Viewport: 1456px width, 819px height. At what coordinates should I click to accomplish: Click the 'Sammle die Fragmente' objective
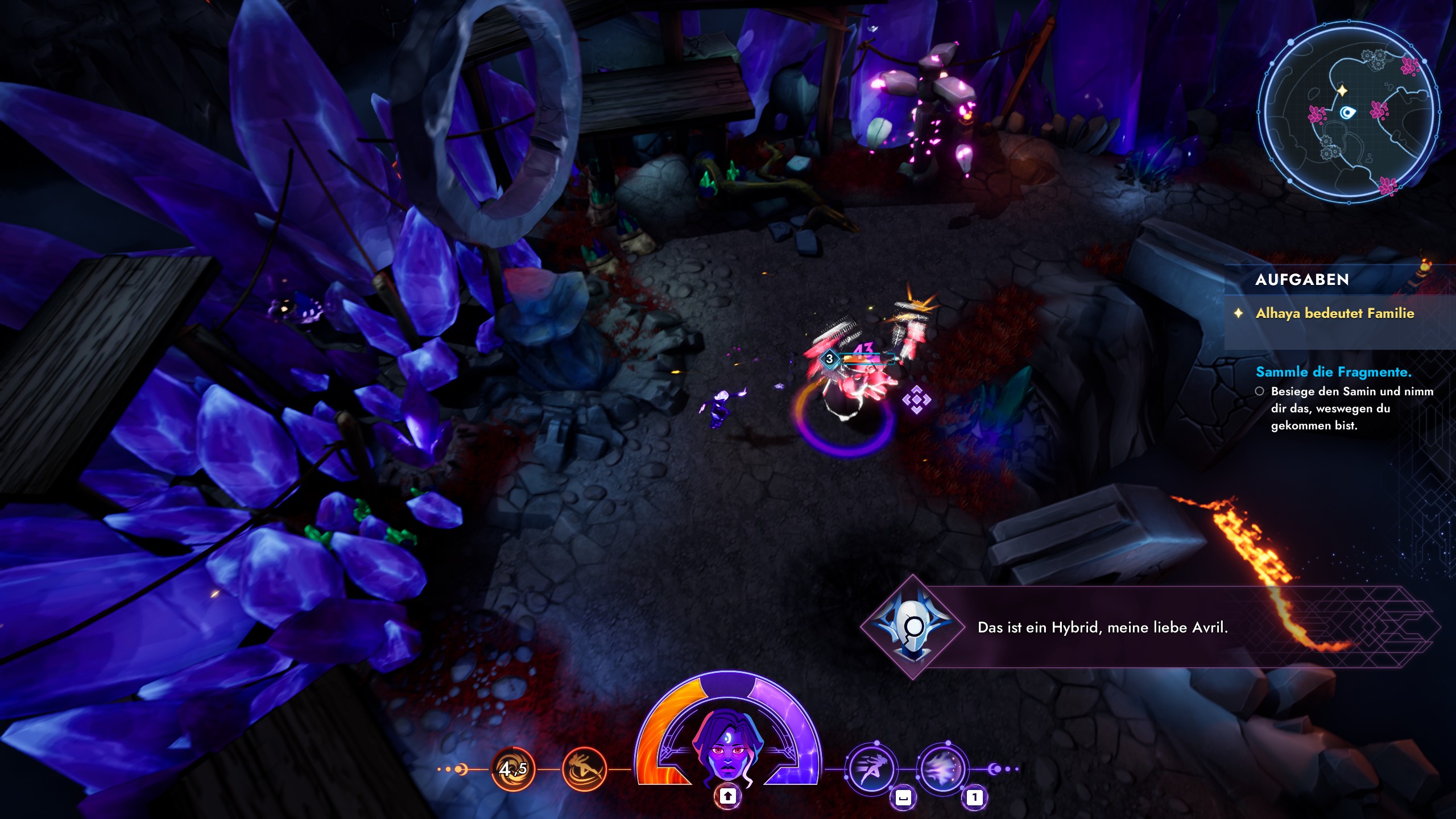pyautogui.click(x=1333, y=372)
